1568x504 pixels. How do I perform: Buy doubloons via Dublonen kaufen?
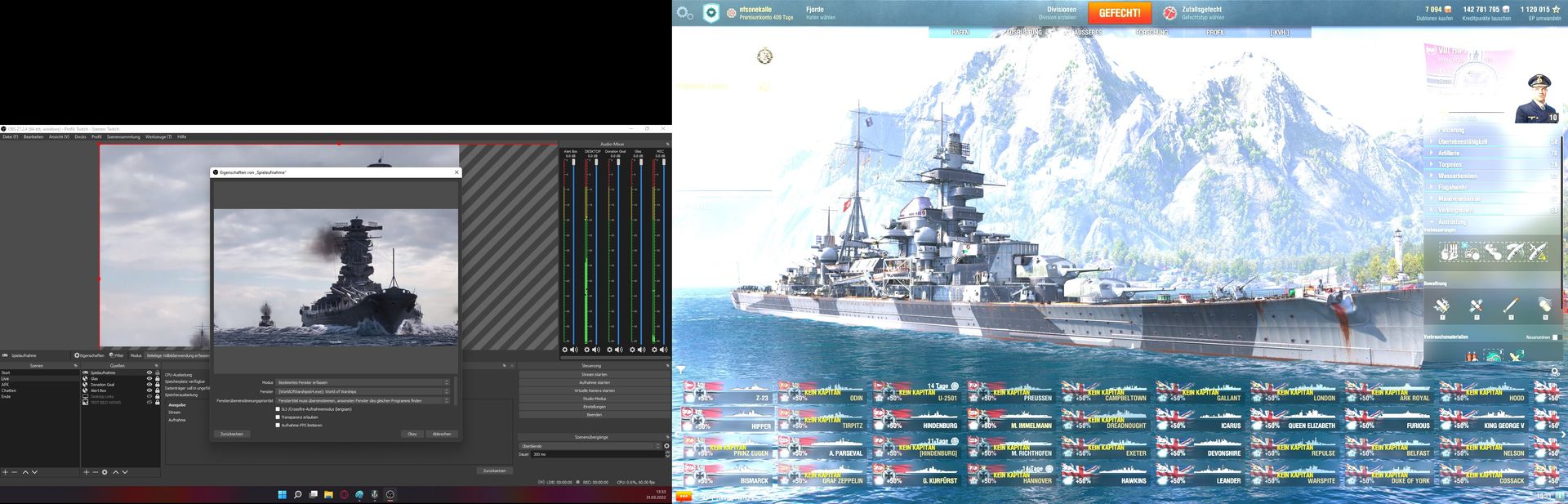click(1434, 13)
